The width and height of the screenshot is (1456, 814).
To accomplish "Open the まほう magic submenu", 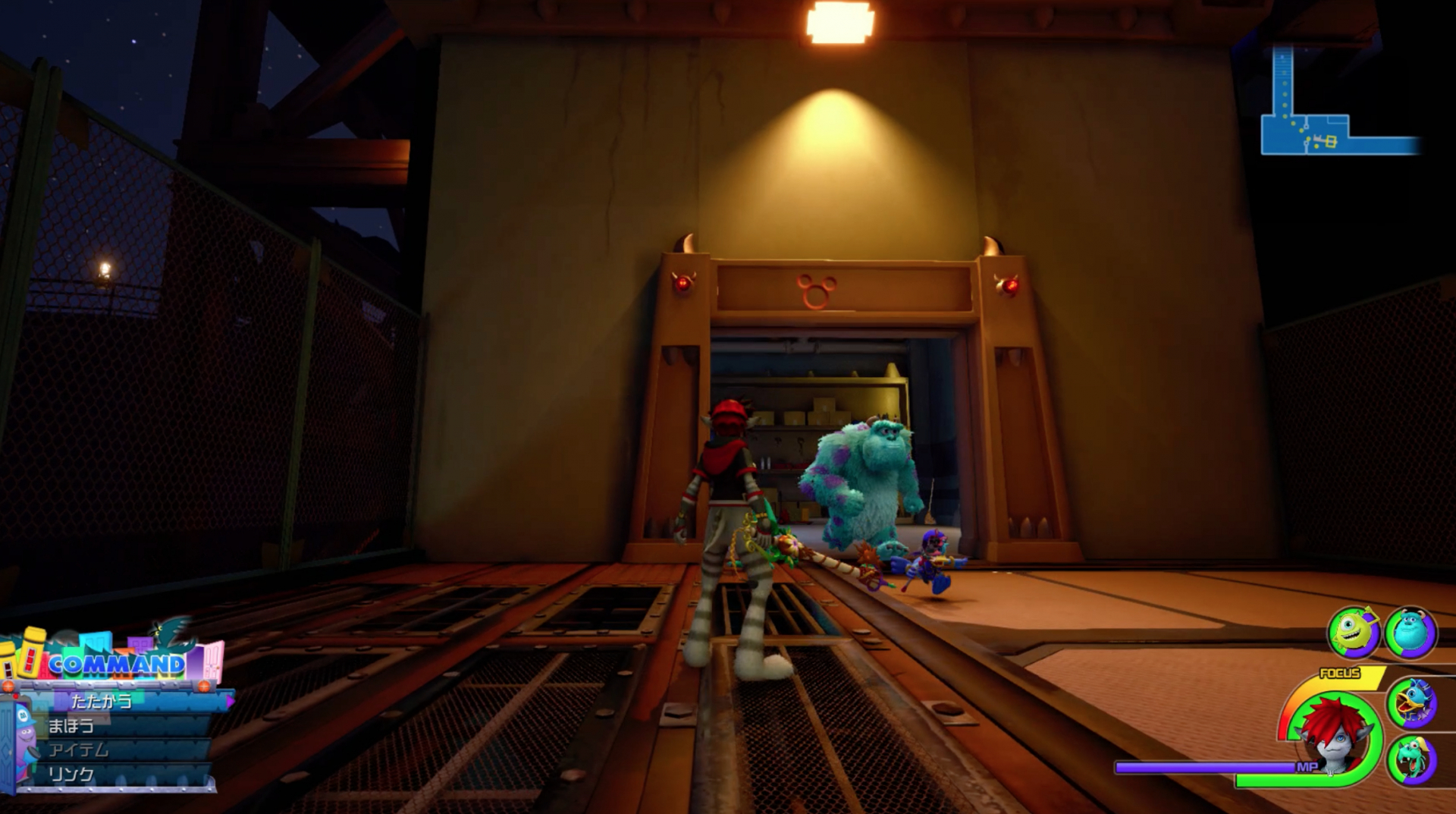I will point(71,725).
